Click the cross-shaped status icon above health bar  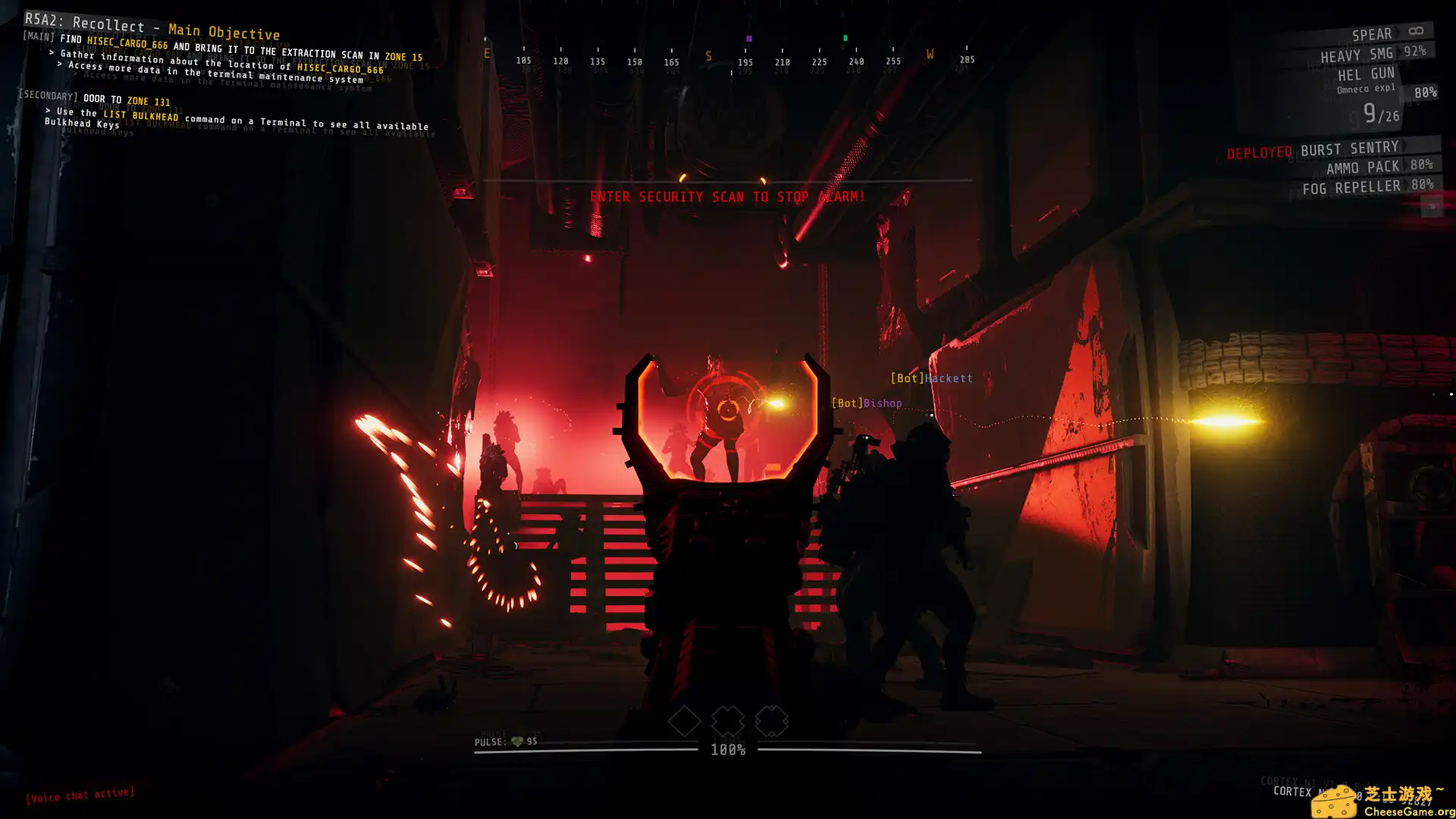[728, 720]
